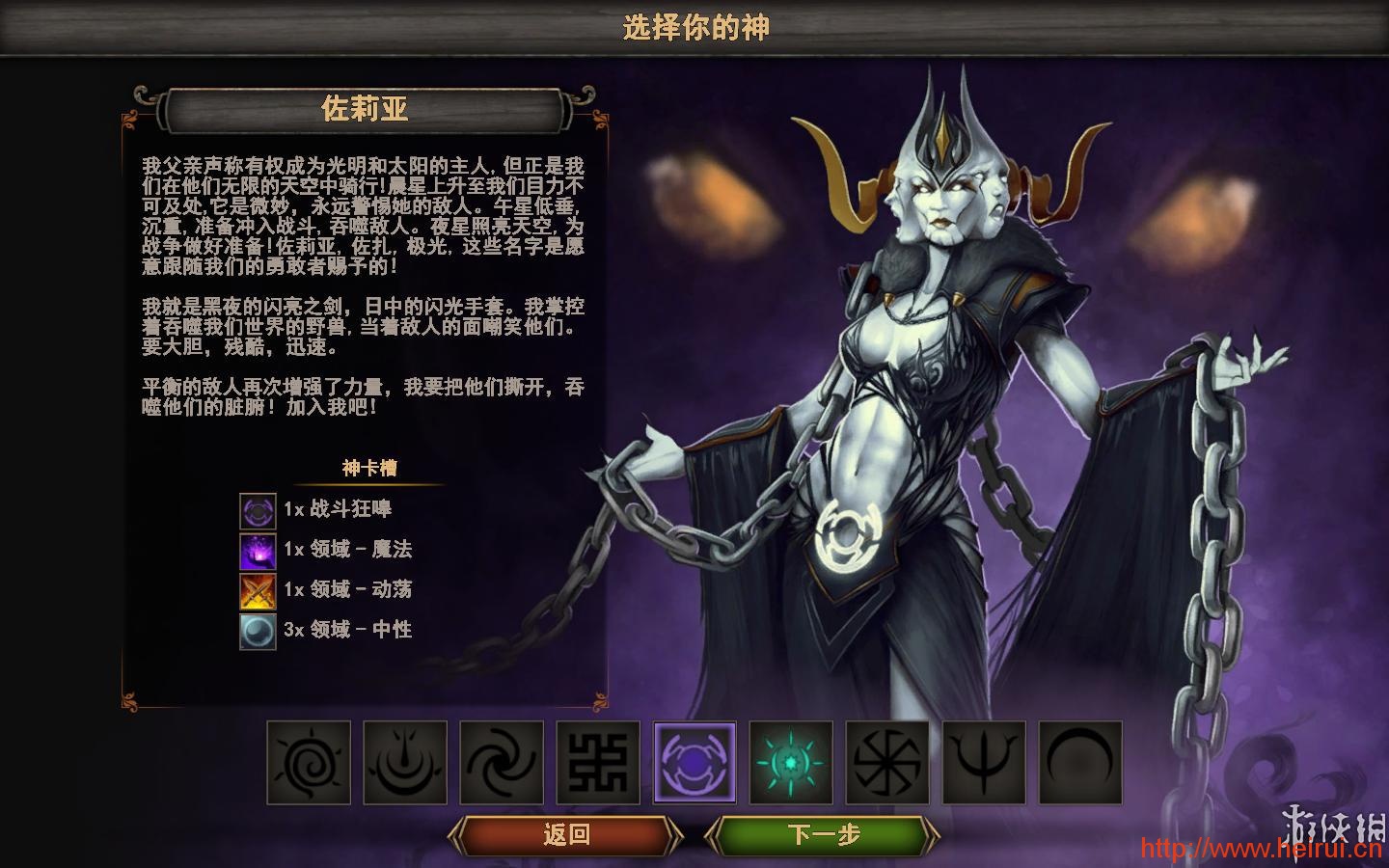Select the square maze god emblem
The width and height of the screenshot is (1389, 868).
pos(598,762)
